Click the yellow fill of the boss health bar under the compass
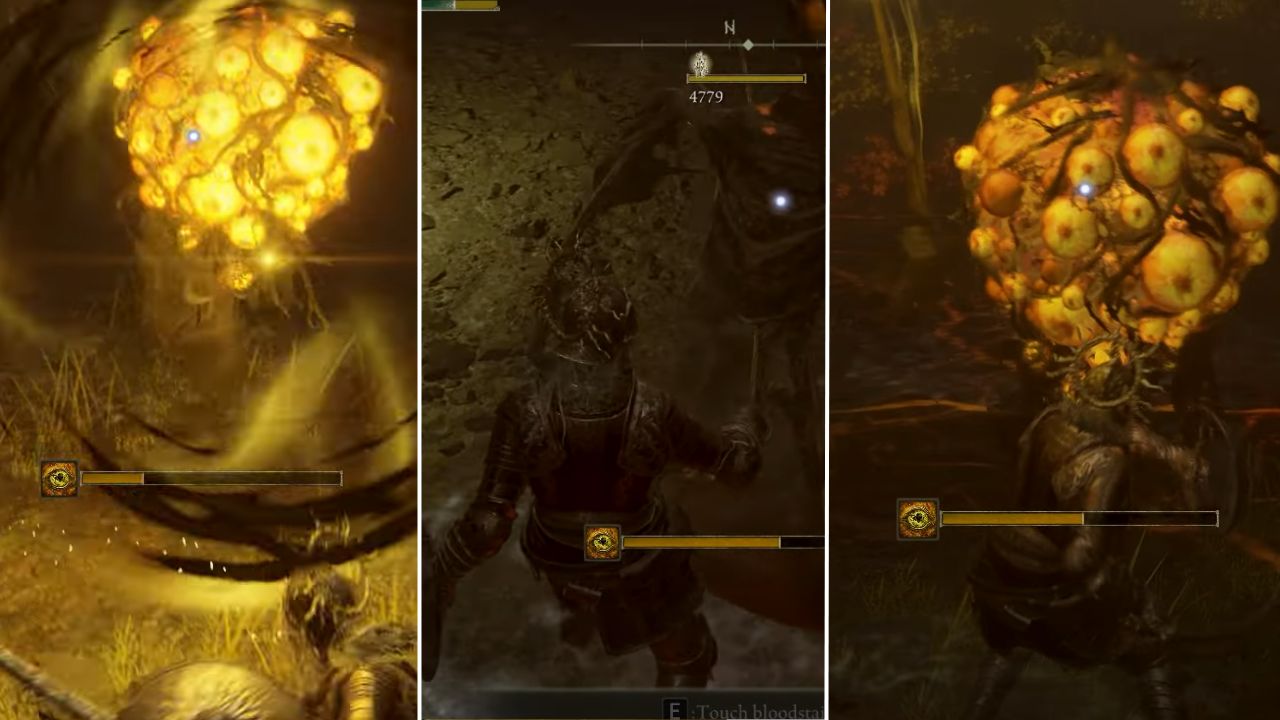The height and width of the screenshot is (720, 1280). (x=745, y=77)
